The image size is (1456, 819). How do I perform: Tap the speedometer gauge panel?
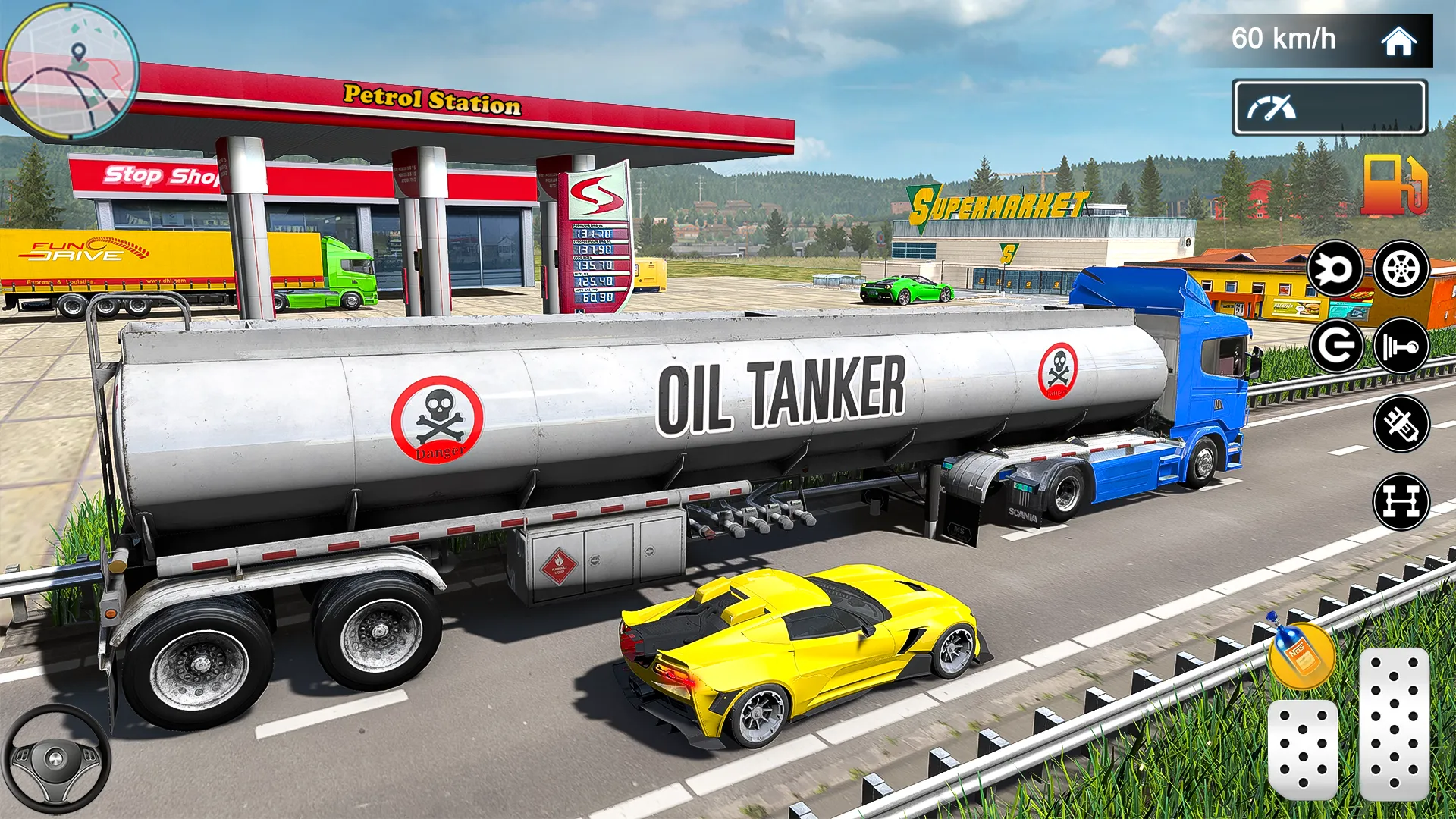(x=1329, y=109)
